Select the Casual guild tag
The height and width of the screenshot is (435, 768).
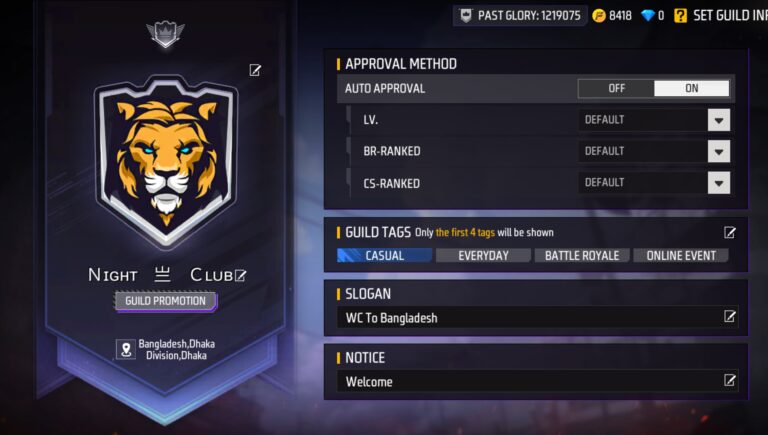point(384,255)
